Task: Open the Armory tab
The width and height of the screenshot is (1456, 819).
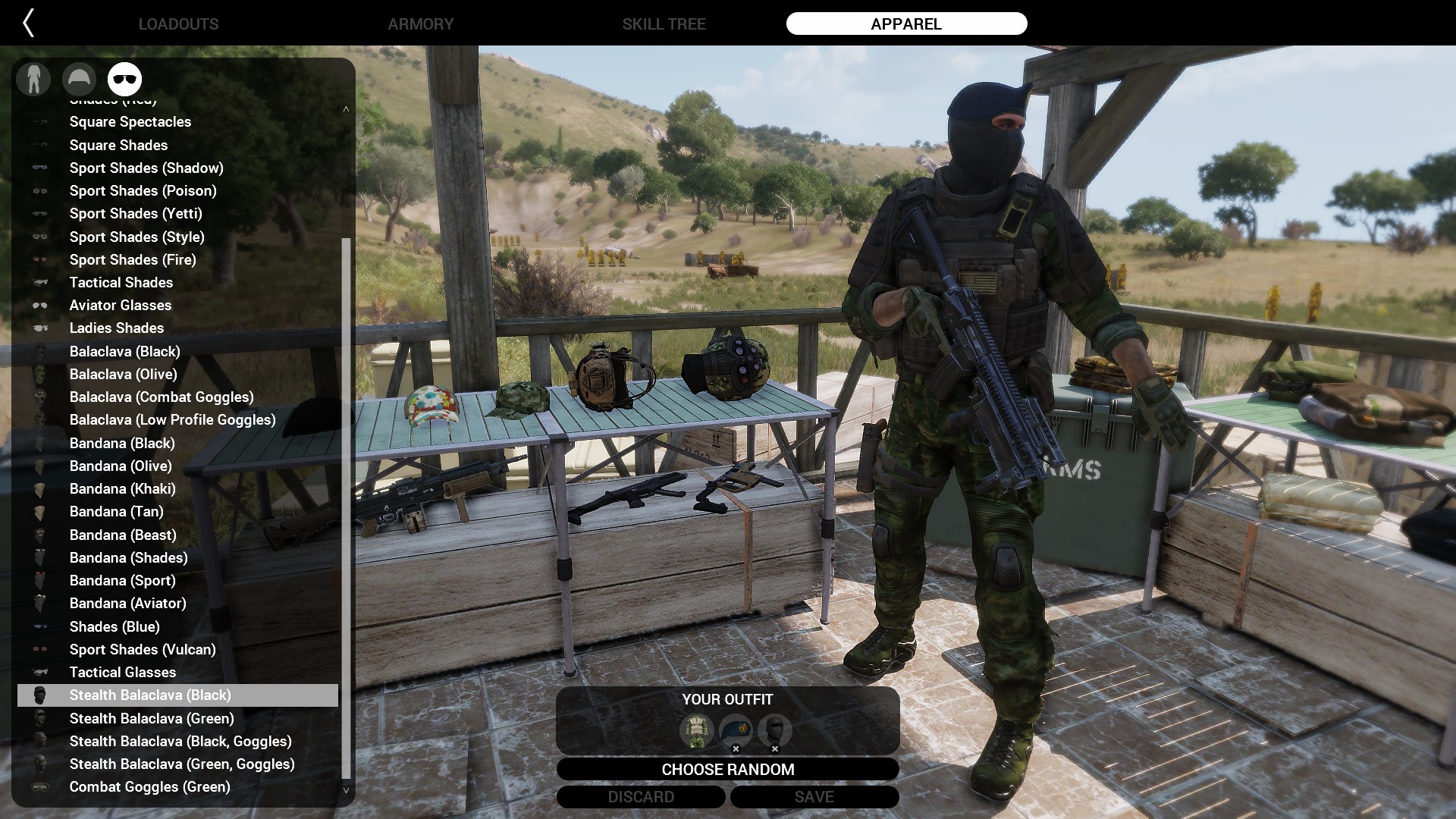Action: (x=421, y=24)
